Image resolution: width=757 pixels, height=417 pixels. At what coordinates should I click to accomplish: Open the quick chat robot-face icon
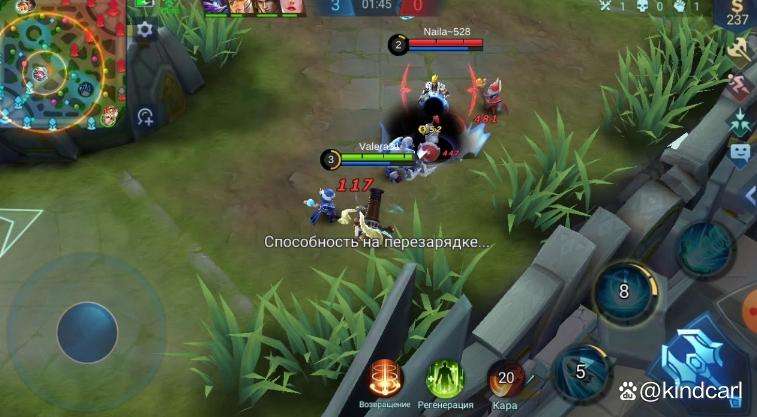point(740,153)
